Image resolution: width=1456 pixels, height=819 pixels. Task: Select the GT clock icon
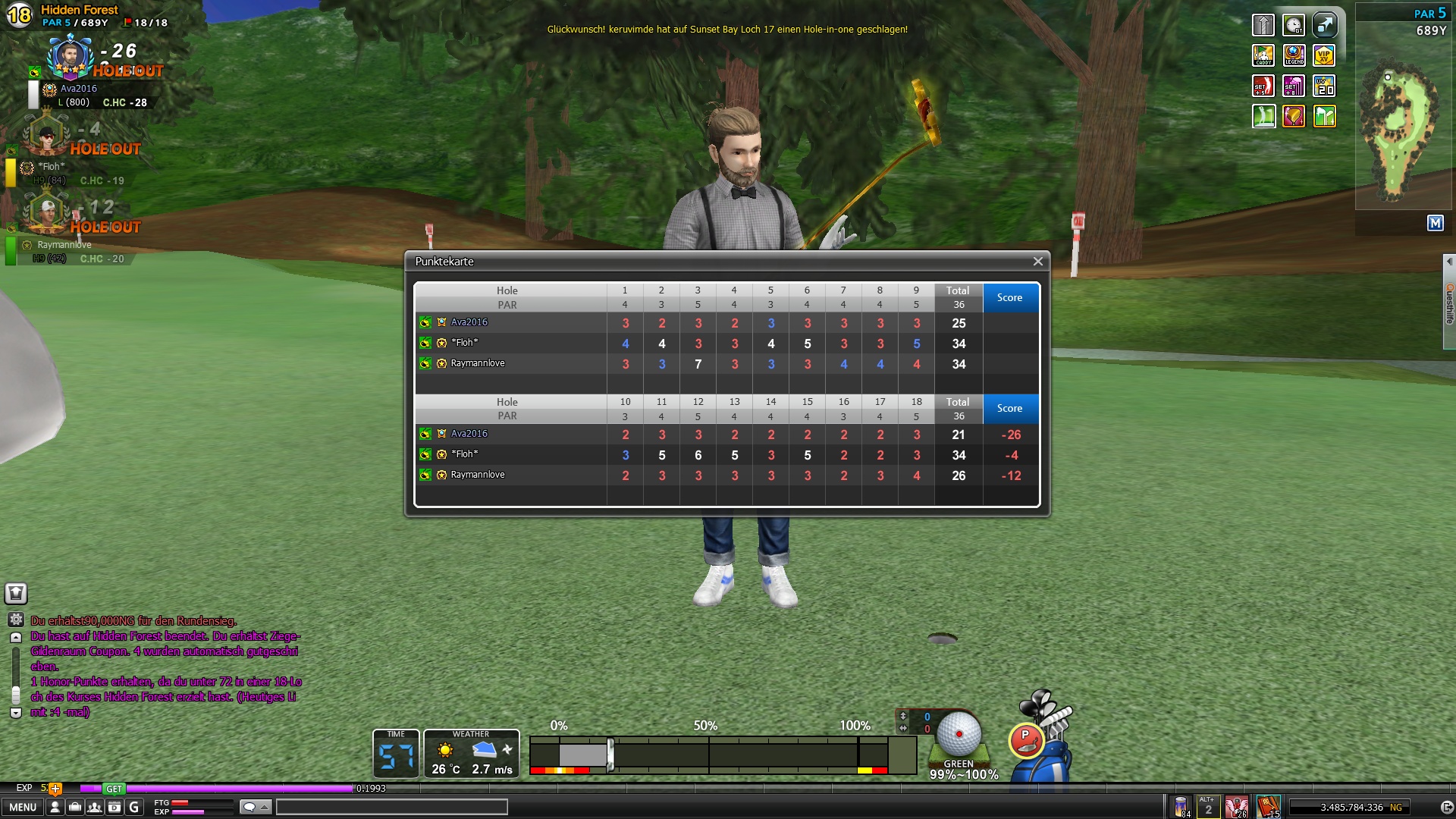(1294, 25)
